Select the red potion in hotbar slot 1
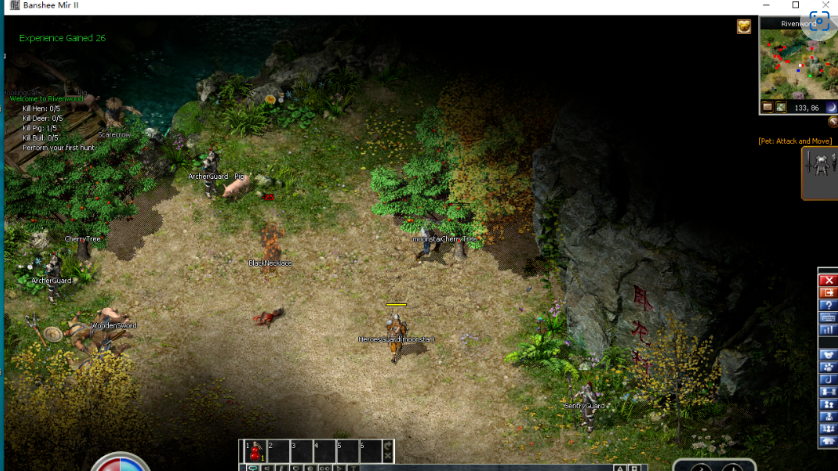Viewport: 838px width, 471px height. tap(254, 450)
